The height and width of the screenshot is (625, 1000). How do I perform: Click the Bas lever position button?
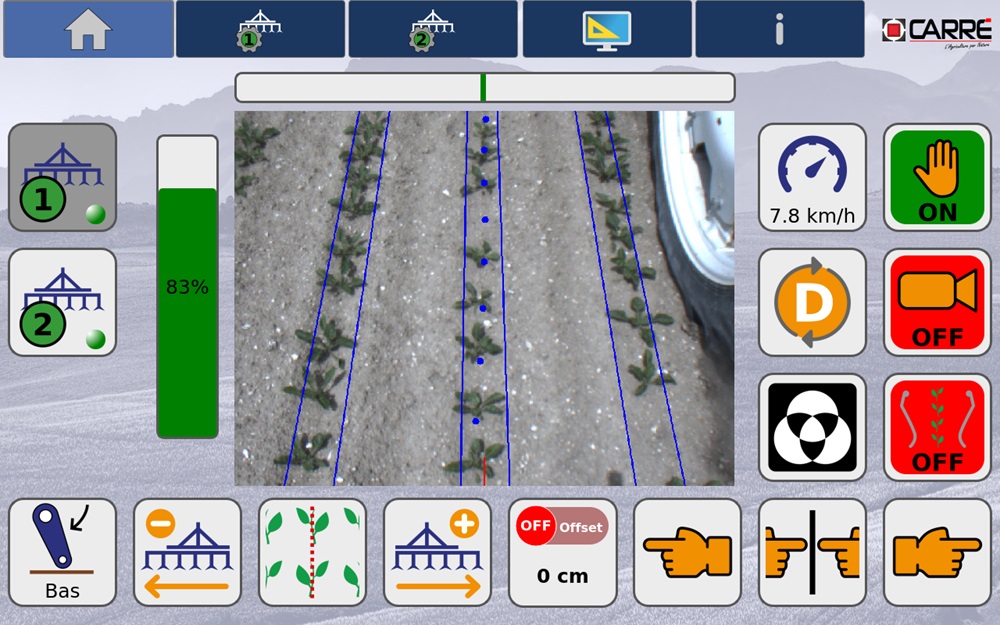point(62,552)
